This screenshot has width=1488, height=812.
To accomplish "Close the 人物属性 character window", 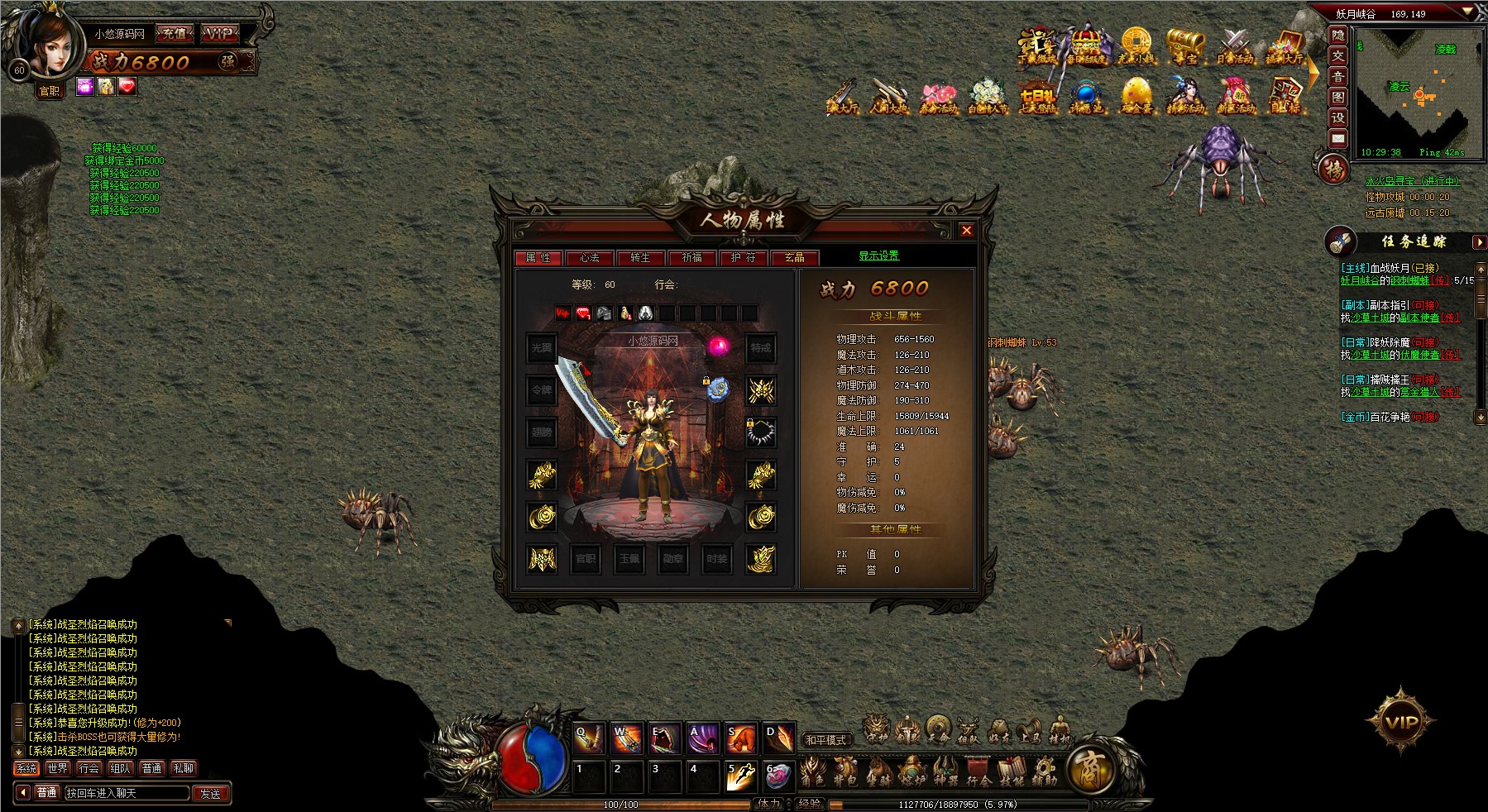I will pos(966,231).
